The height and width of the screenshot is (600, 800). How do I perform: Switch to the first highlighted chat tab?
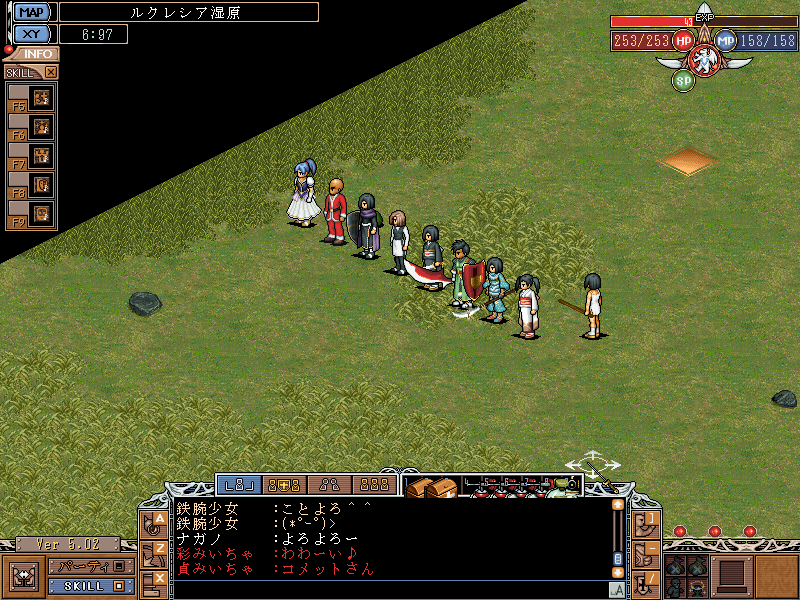[241, 485]
